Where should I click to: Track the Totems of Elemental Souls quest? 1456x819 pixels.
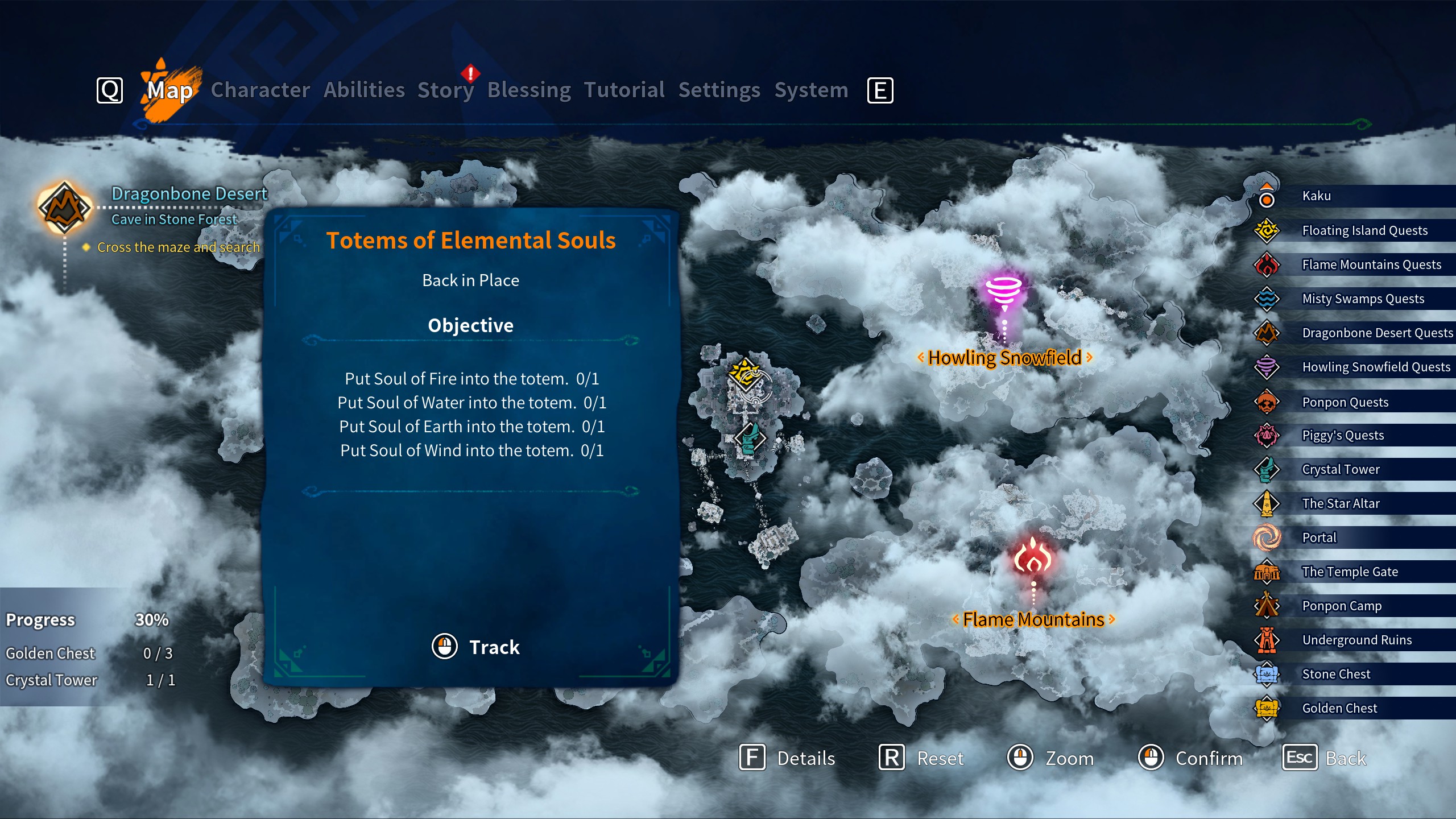click(477, 647)
